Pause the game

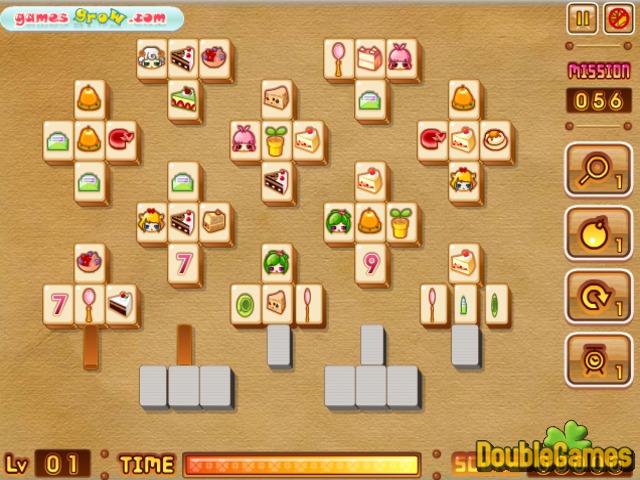(x=581, y=17)
